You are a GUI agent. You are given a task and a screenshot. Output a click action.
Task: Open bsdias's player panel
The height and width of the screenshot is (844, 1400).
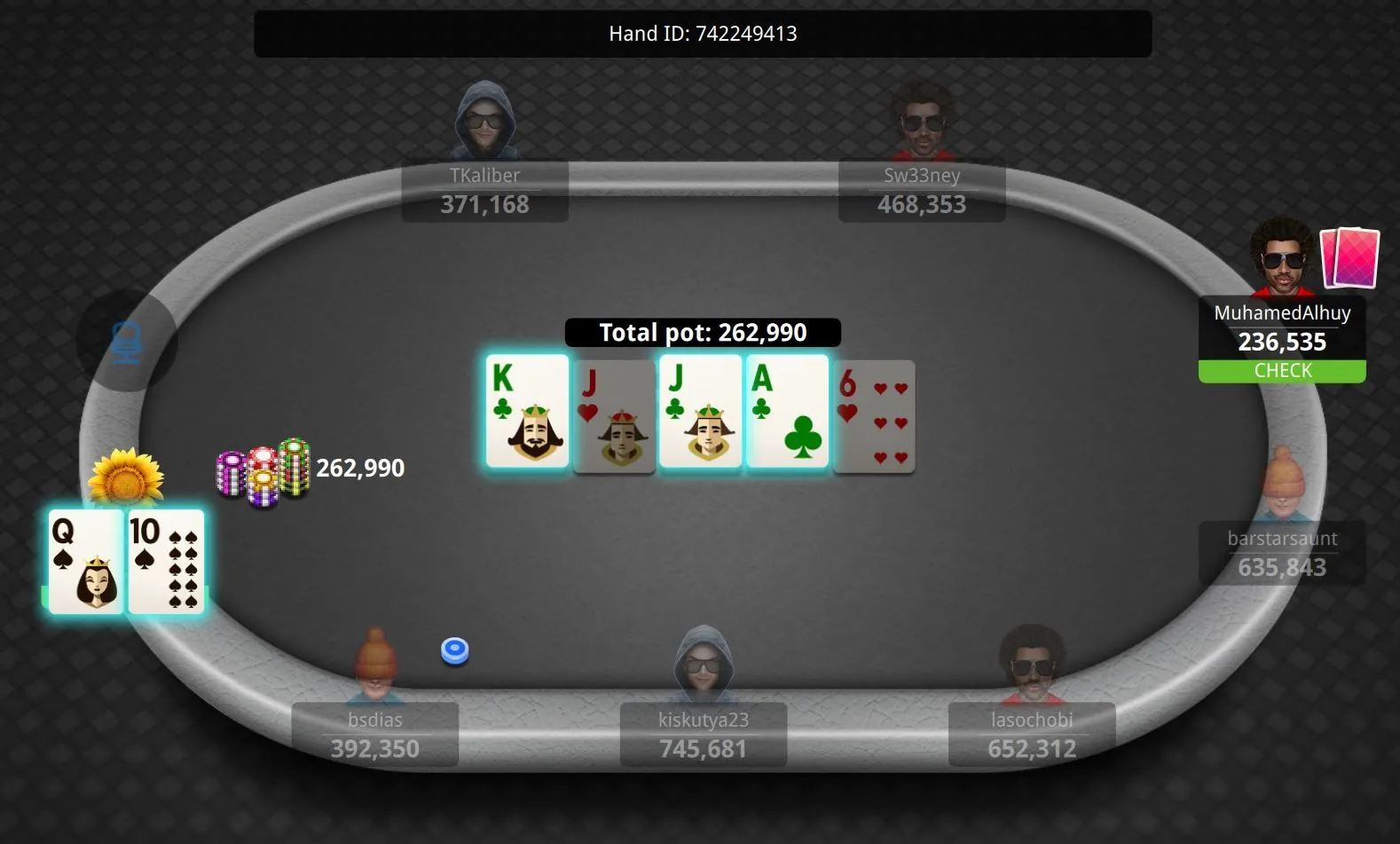(374, 734)
